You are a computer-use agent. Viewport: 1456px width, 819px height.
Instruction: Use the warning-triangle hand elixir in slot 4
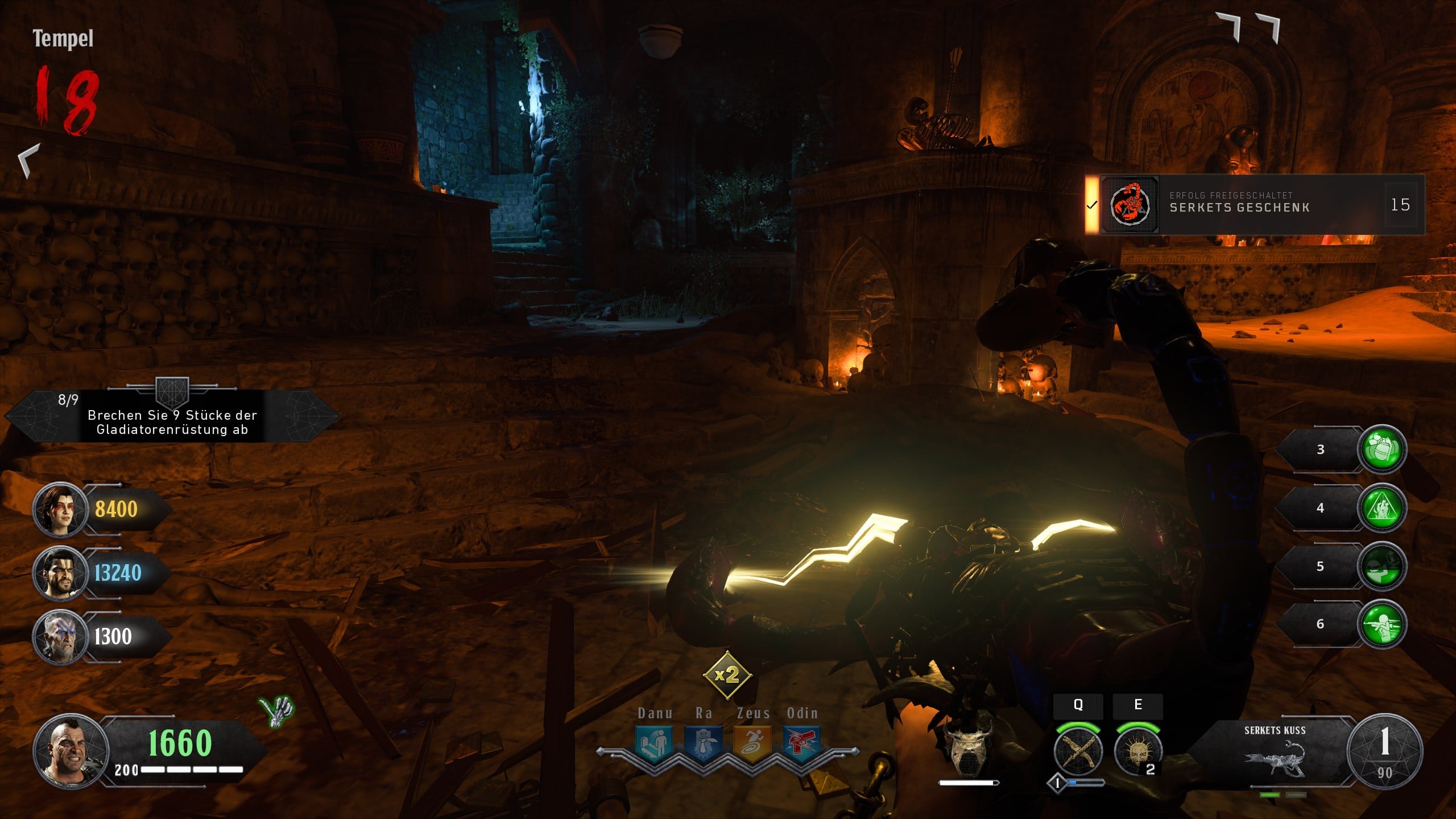1381,508
